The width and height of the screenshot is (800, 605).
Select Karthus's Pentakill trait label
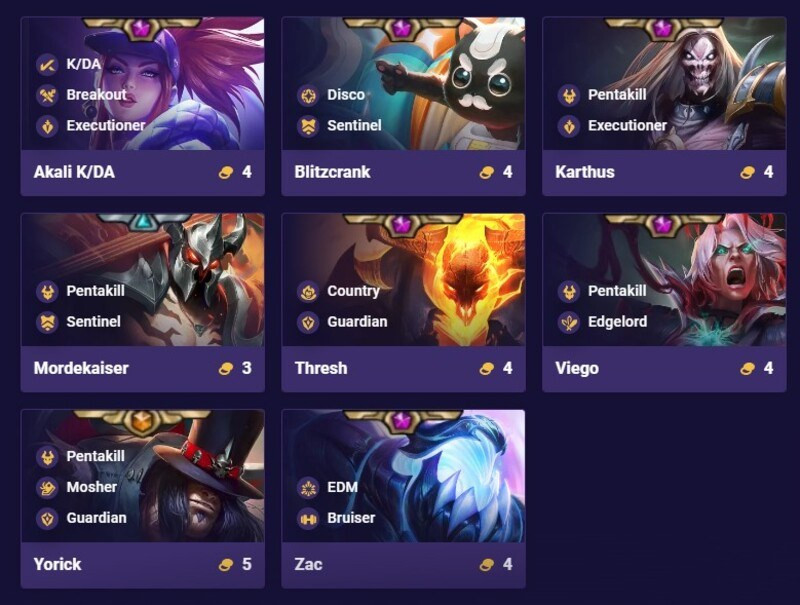[x=616, y=95]
